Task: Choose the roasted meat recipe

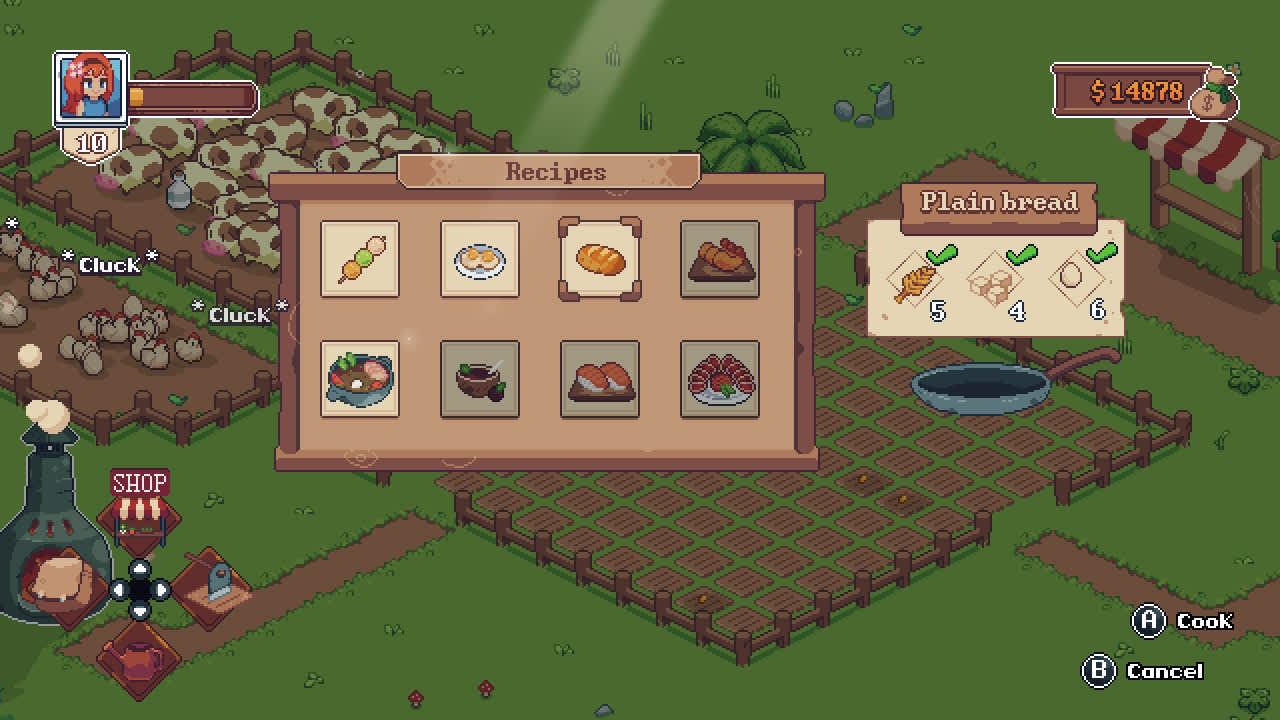Action: tap(720, 261)
